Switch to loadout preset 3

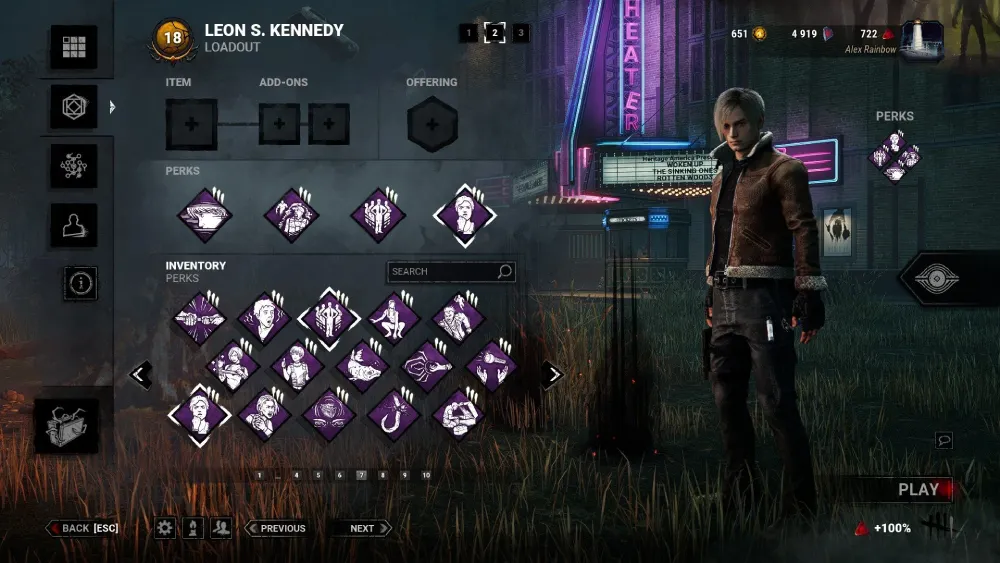[x=520, y=33]
